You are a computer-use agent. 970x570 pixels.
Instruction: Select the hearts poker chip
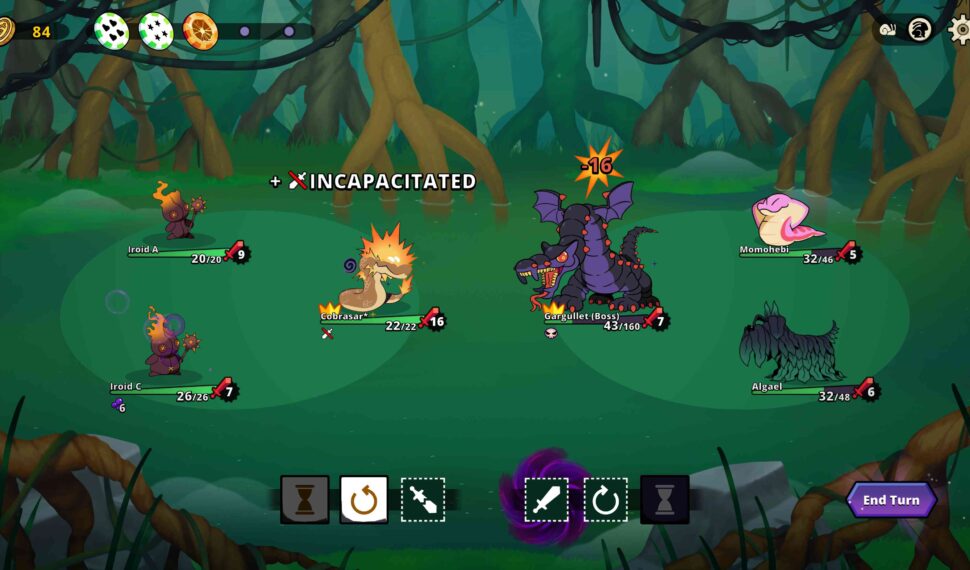coord(111,31)
